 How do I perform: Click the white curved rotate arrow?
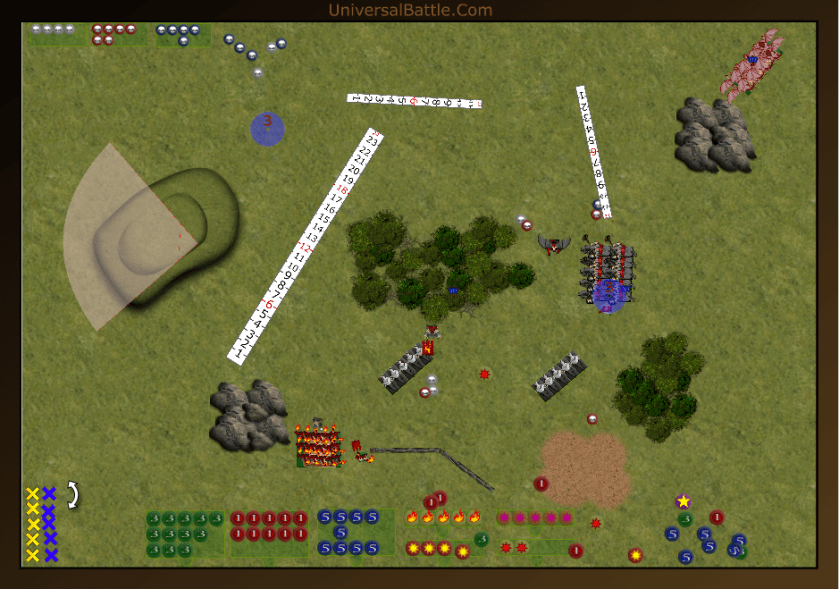pos(72,494)
